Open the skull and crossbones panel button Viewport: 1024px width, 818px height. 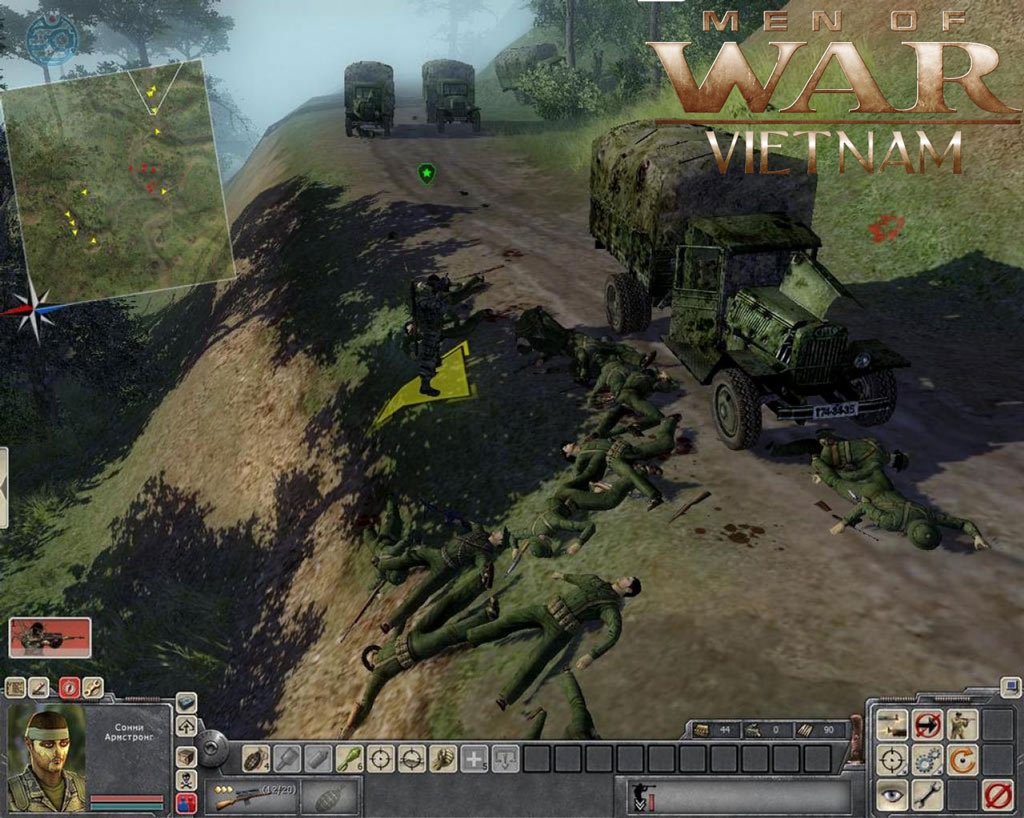pyautogui.click(x=186, y=780)
